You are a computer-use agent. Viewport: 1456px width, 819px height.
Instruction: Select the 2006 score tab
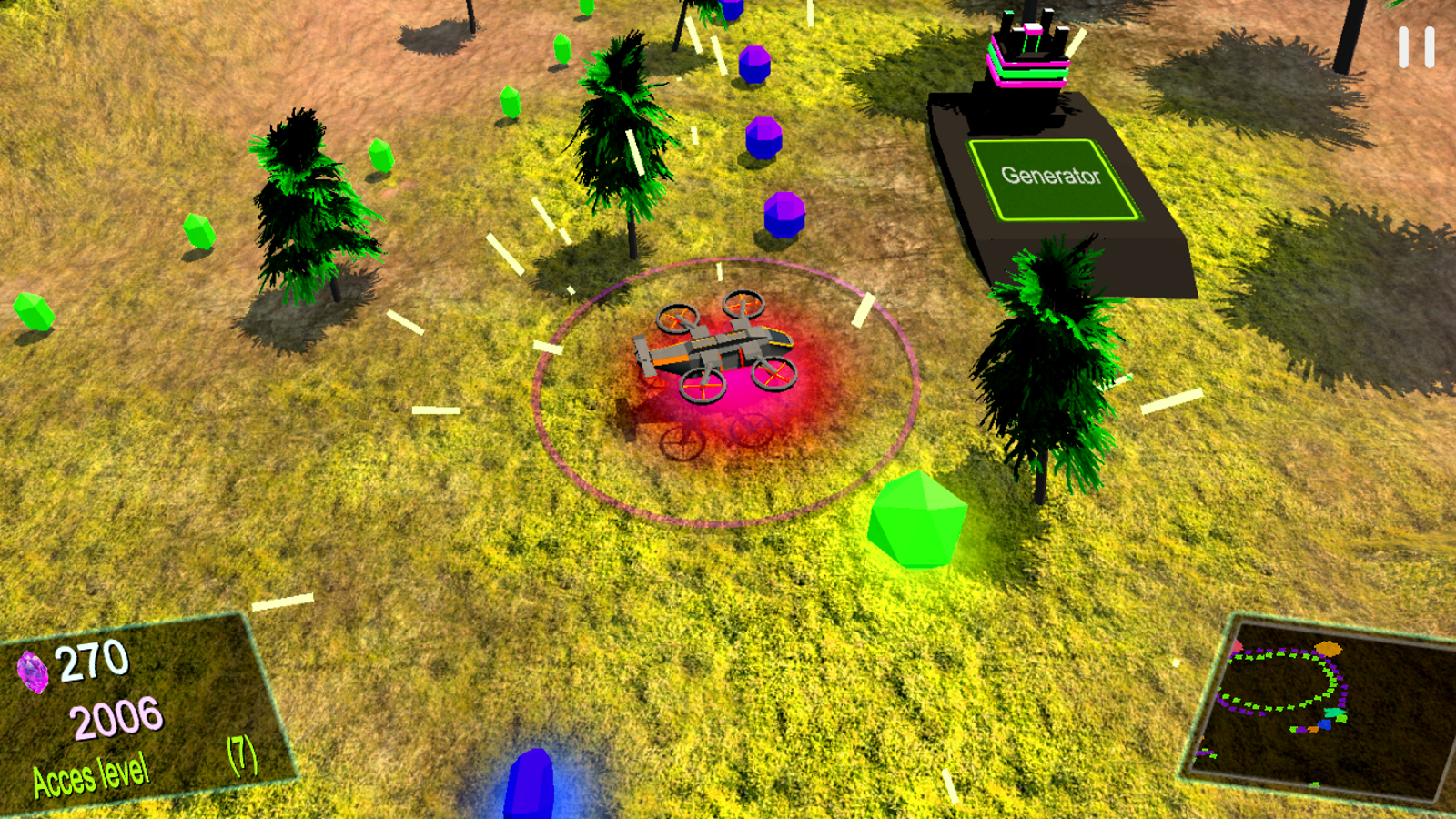(116, 718)
